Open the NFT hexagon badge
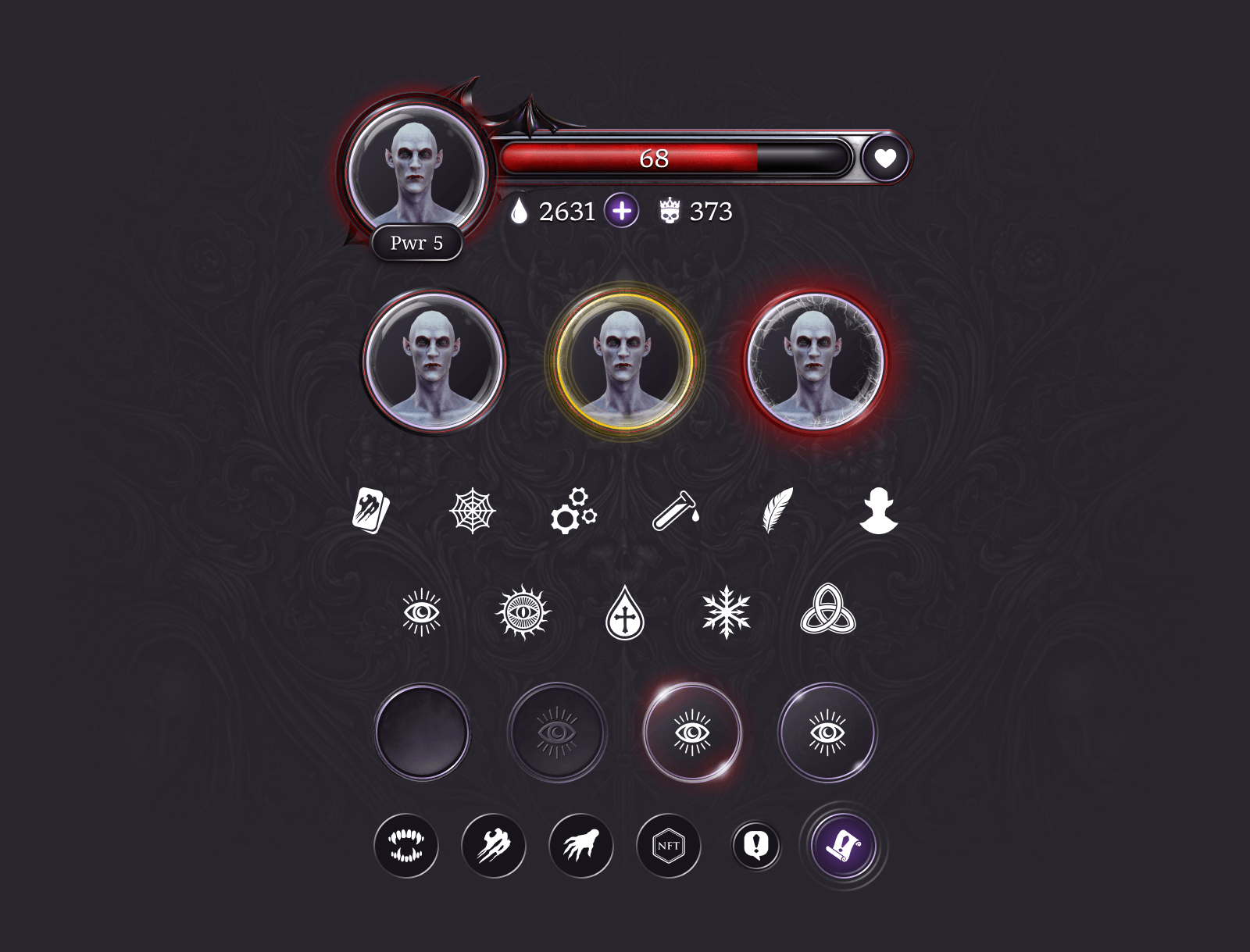1250x952 pixels. tap(669, 847)
